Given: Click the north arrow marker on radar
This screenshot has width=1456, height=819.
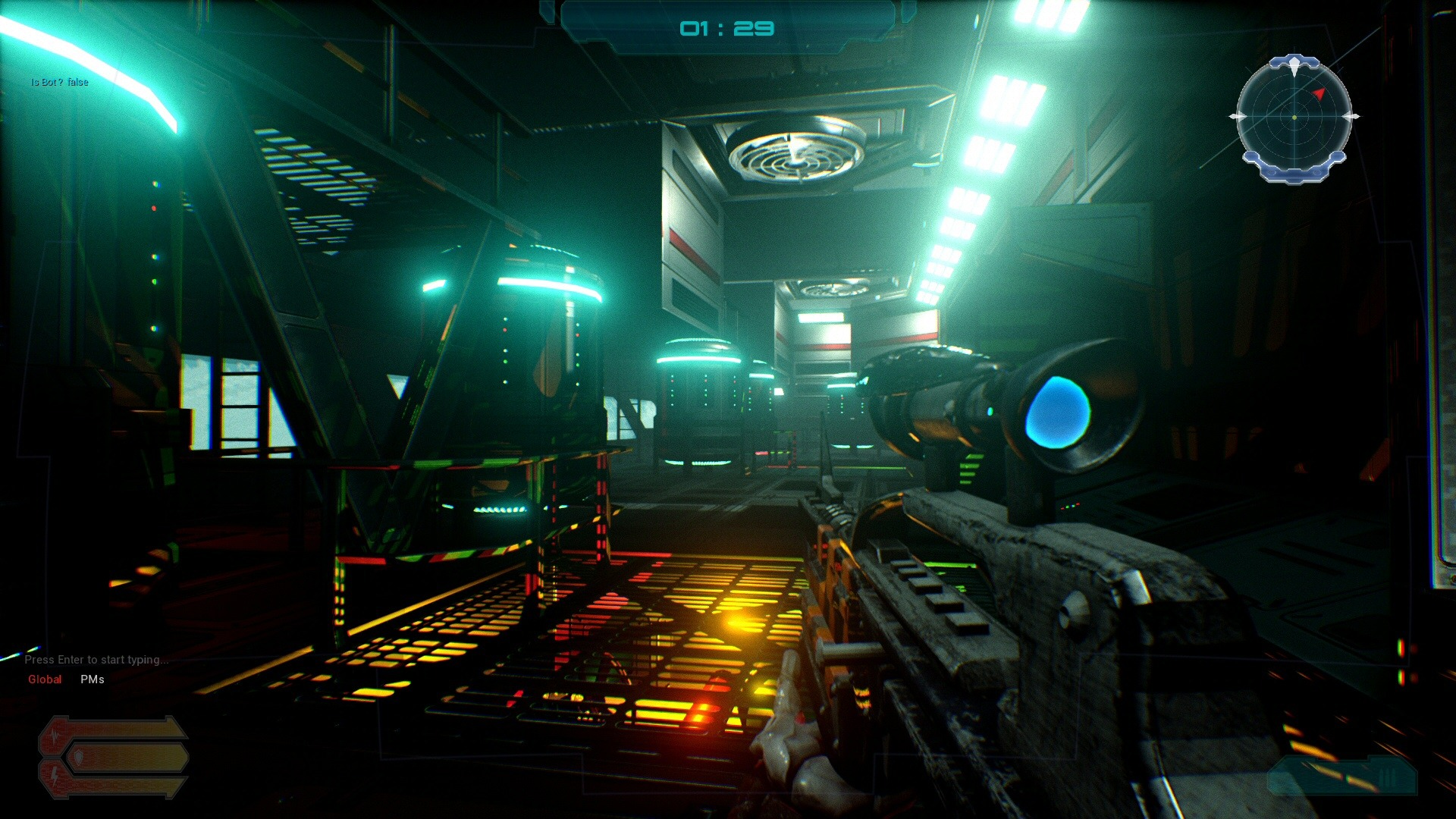Looking at the screenshot, I should [1294, 64].
